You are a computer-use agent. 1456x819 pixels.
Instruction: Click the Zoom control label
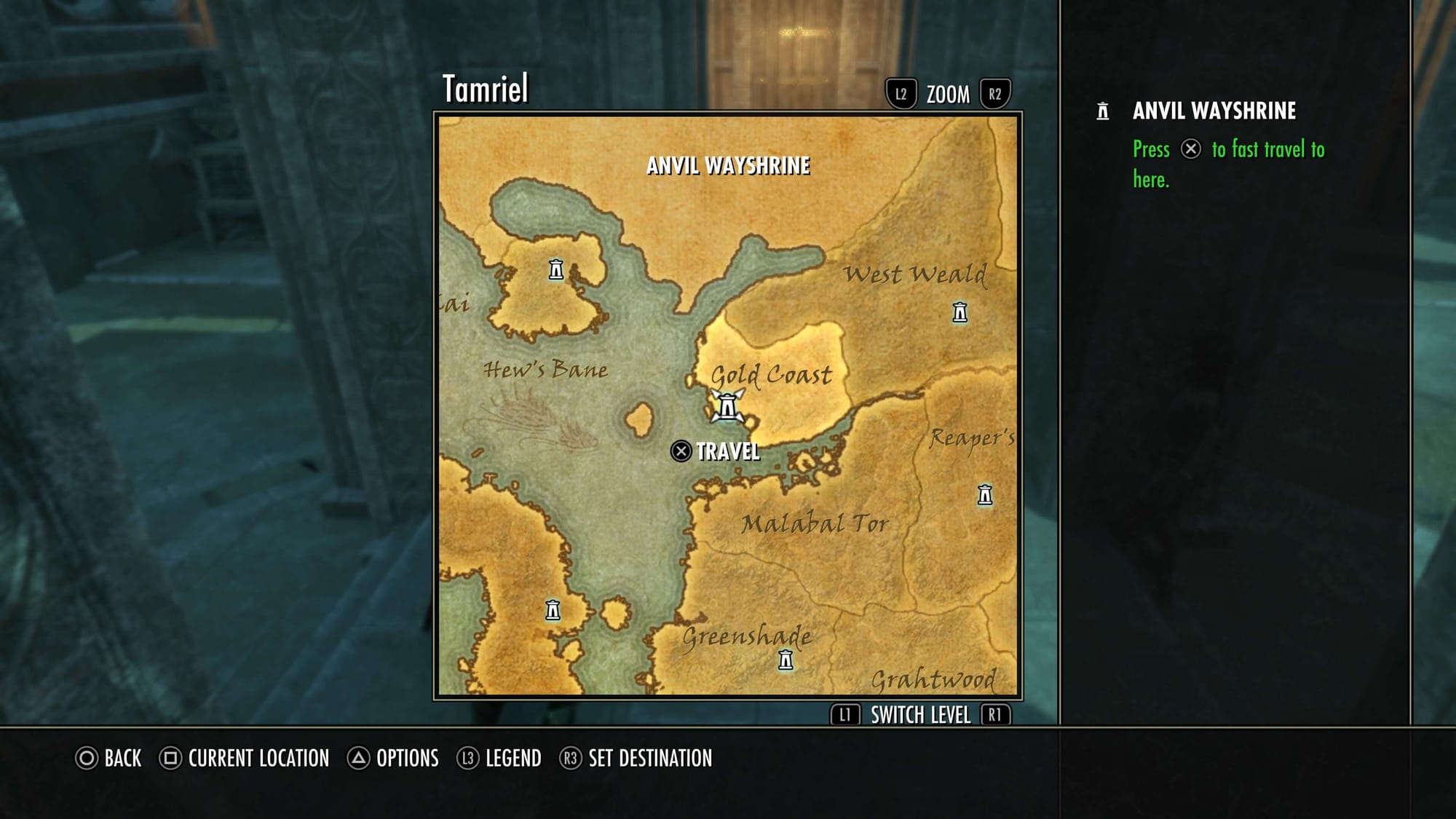pos(948,95)
